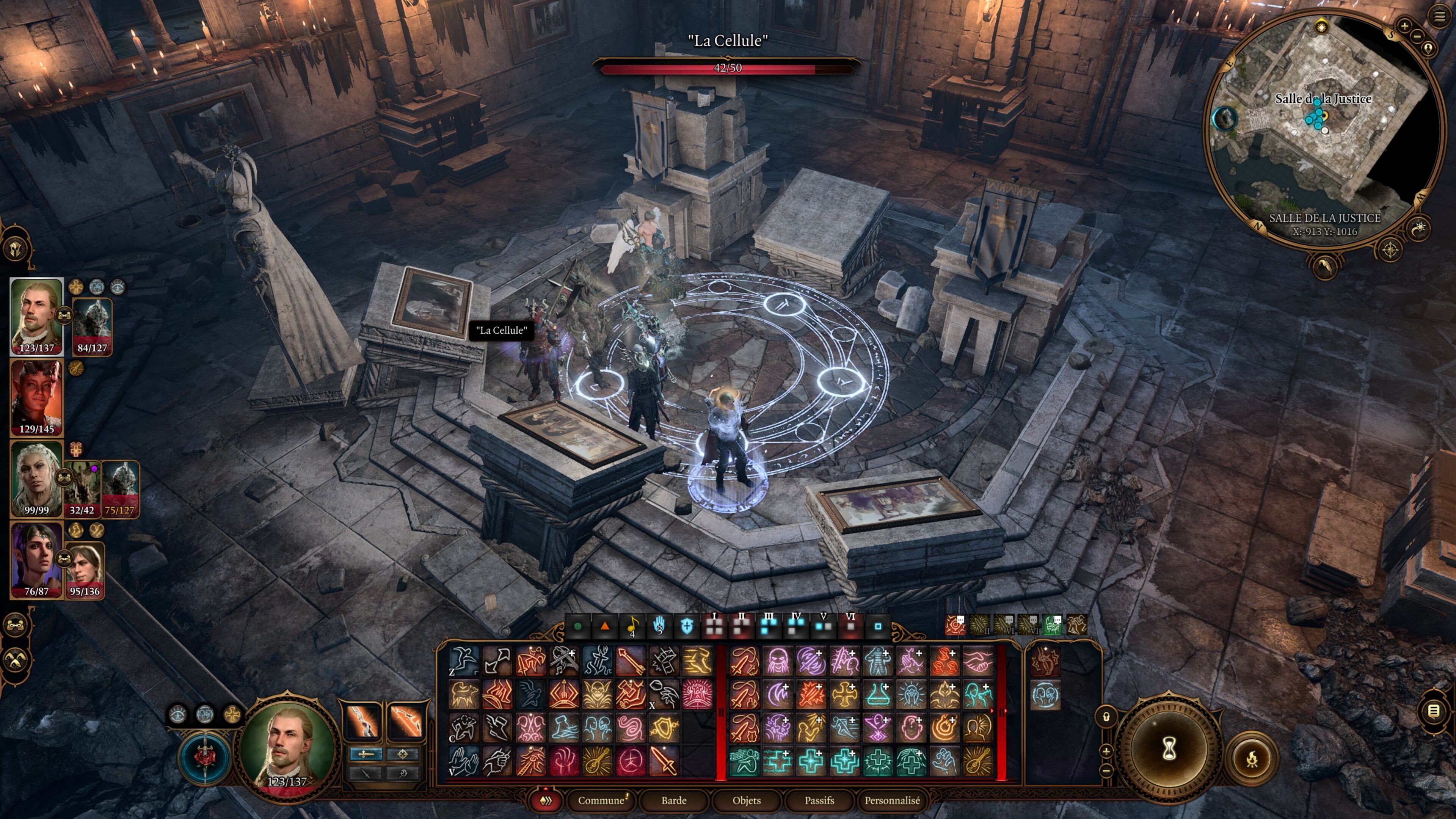Toggle the melee weapon set icon
Screen dimensions: 1456x819
[362, 721]
